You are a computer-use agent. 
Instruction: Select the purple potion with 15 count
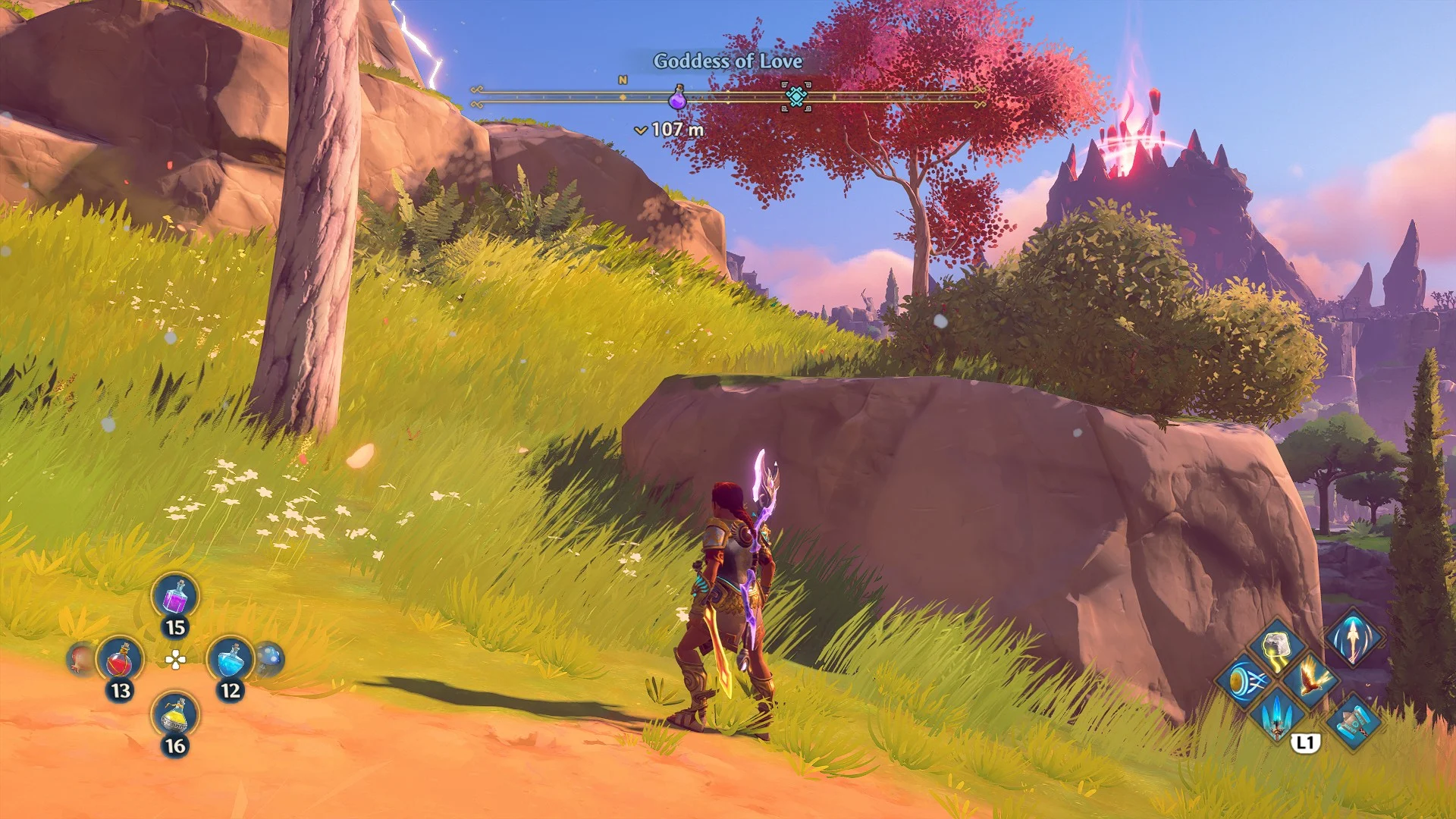point(175,597)
